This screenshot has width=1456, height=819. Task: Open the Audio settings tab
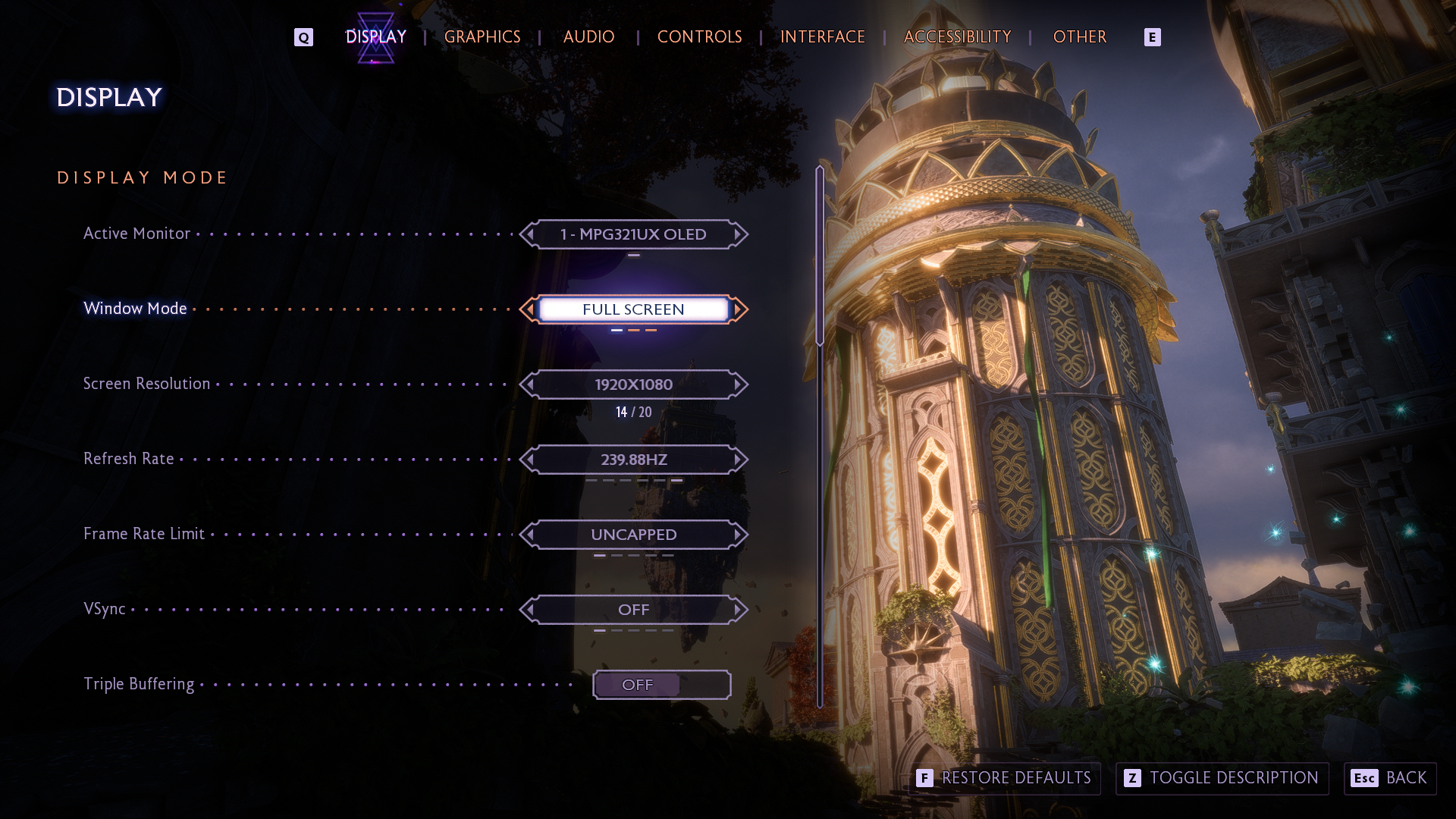(x=588, y=37)
